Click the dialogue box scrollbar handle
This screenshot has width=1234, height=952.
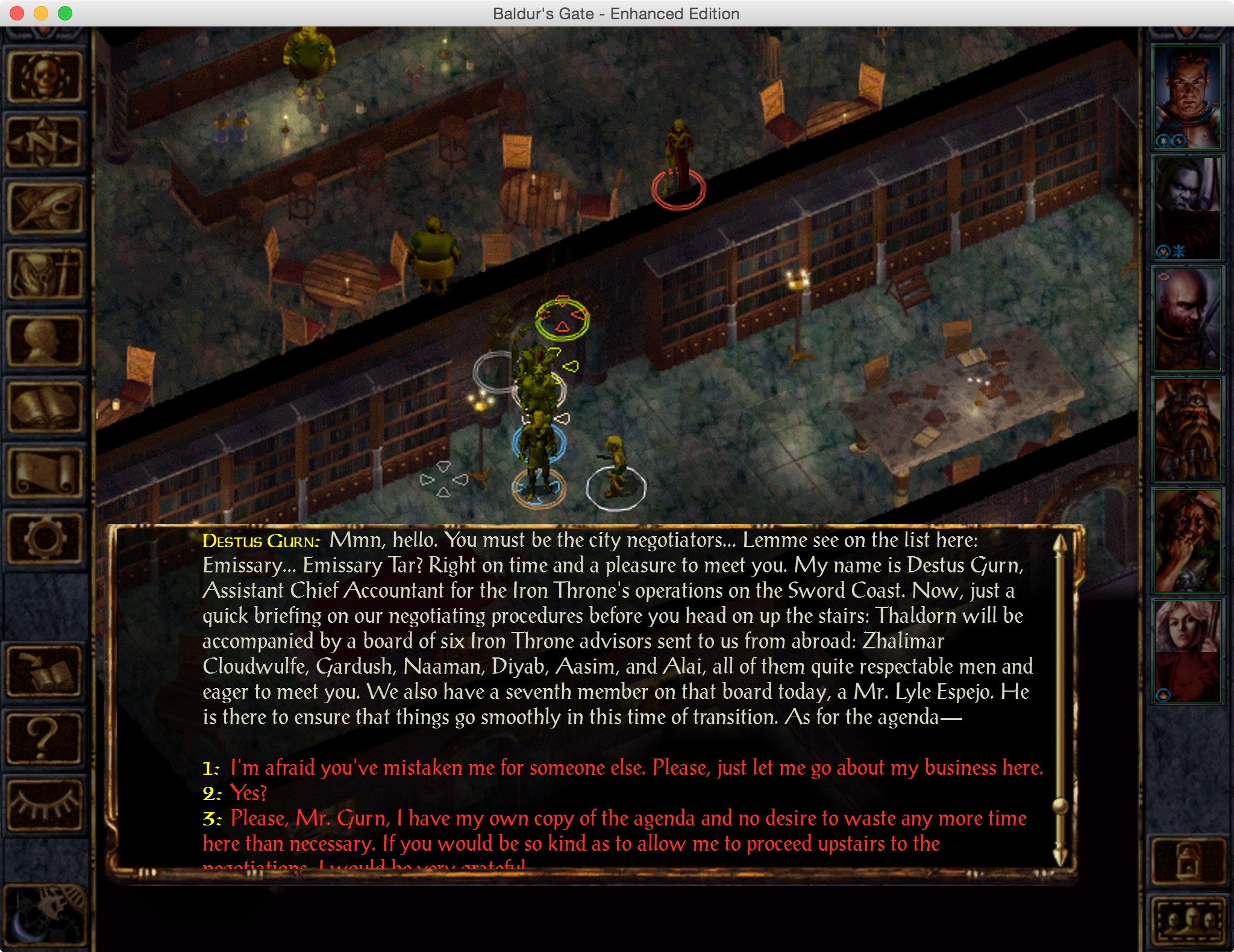(x=1060, y=806)
